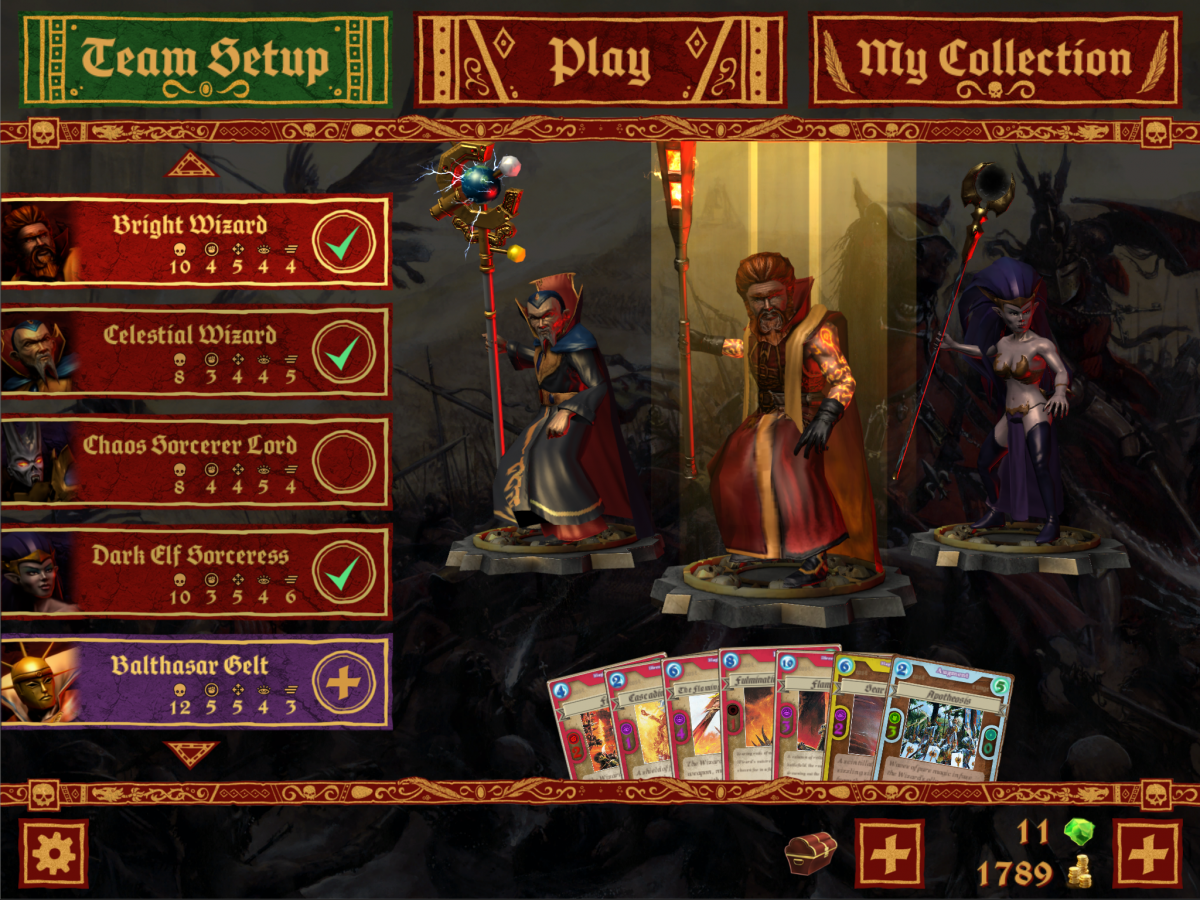Go to My Collection tab
Viewport: 1200px width, 900px height.
coord(994,59)
